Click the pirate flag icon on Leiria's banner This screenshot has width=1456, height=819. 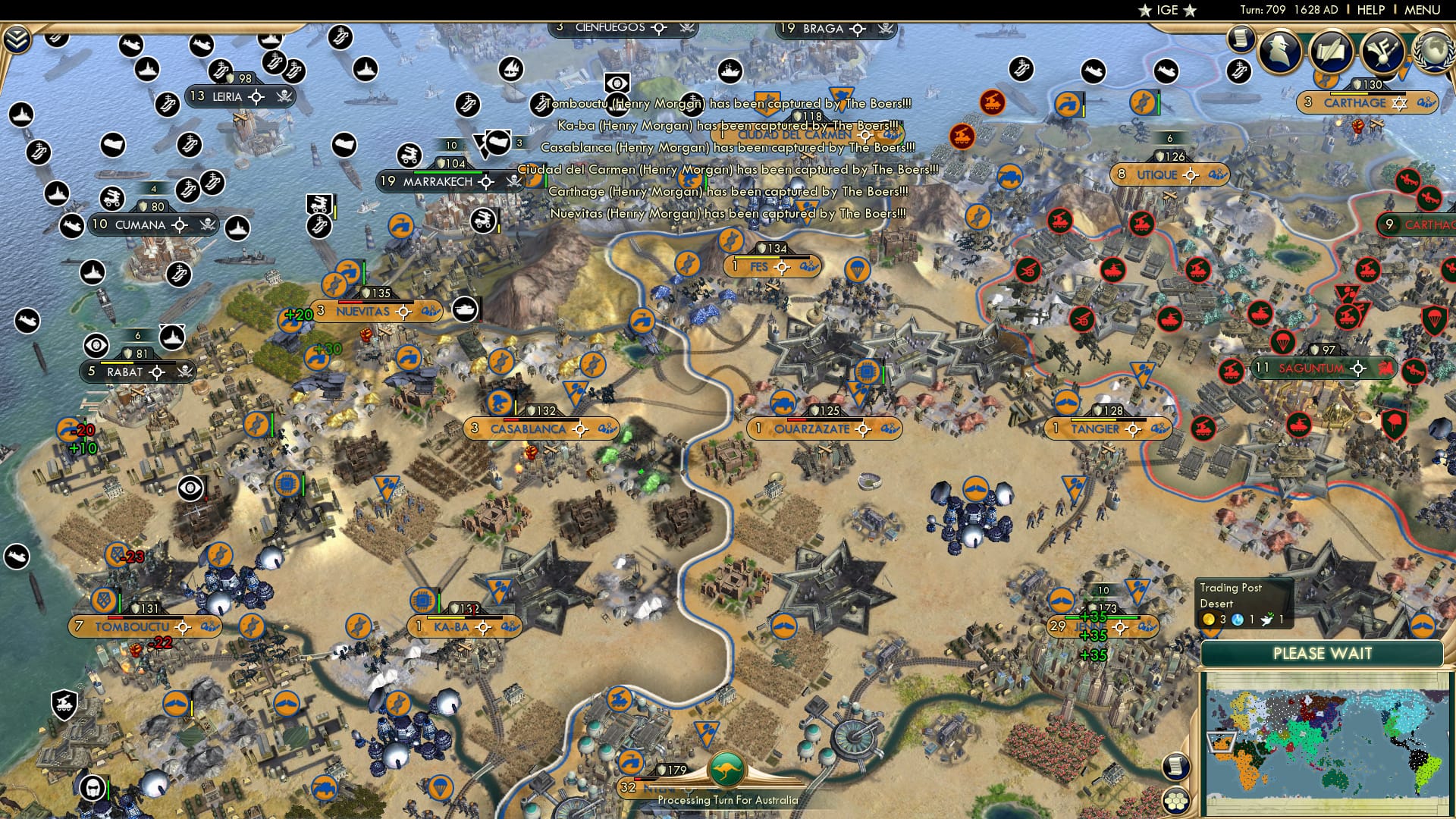click(284, 97)
